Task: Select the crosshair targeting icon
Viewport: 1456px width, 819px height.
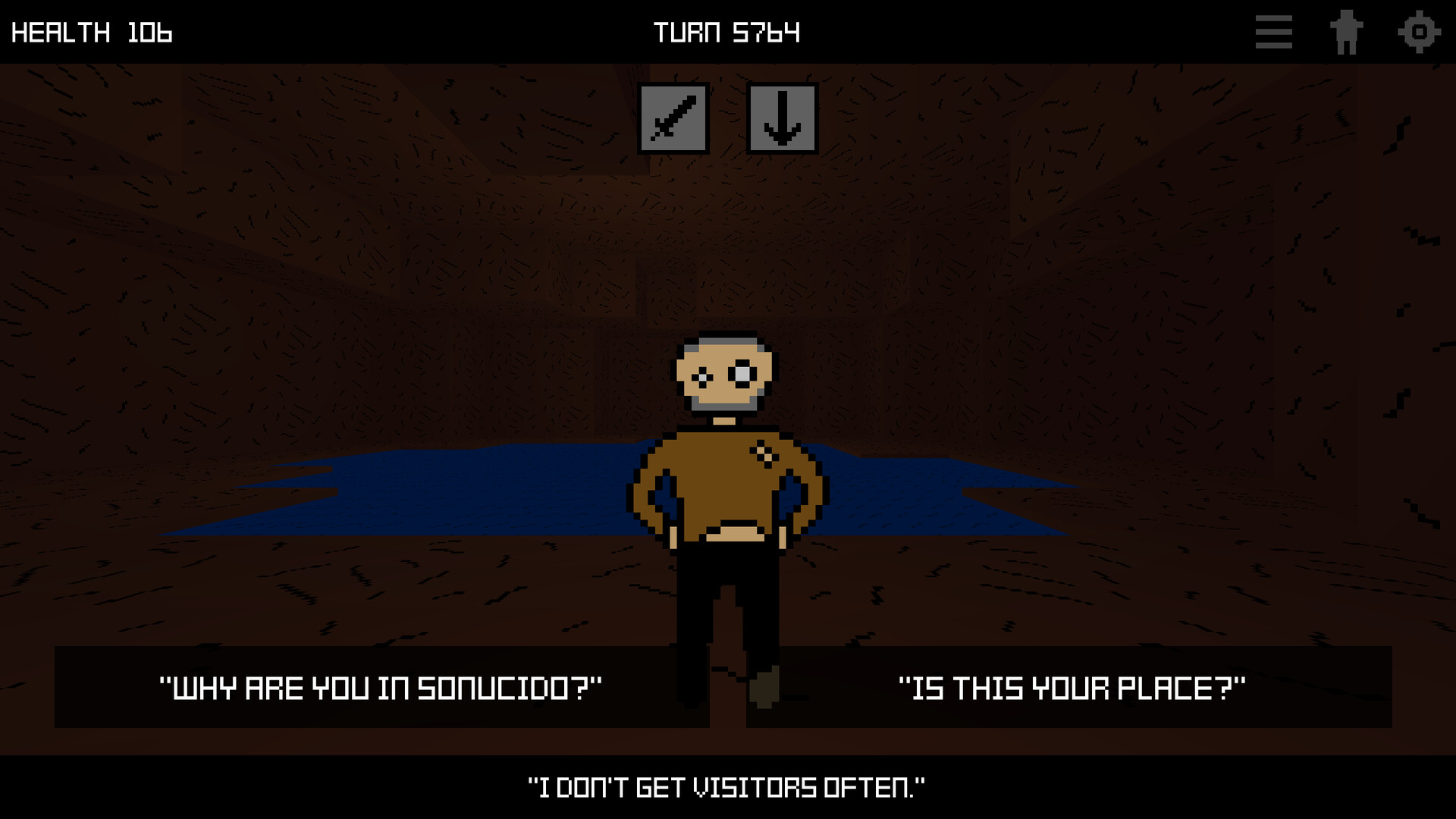Action: click(x=1419, y=32)
